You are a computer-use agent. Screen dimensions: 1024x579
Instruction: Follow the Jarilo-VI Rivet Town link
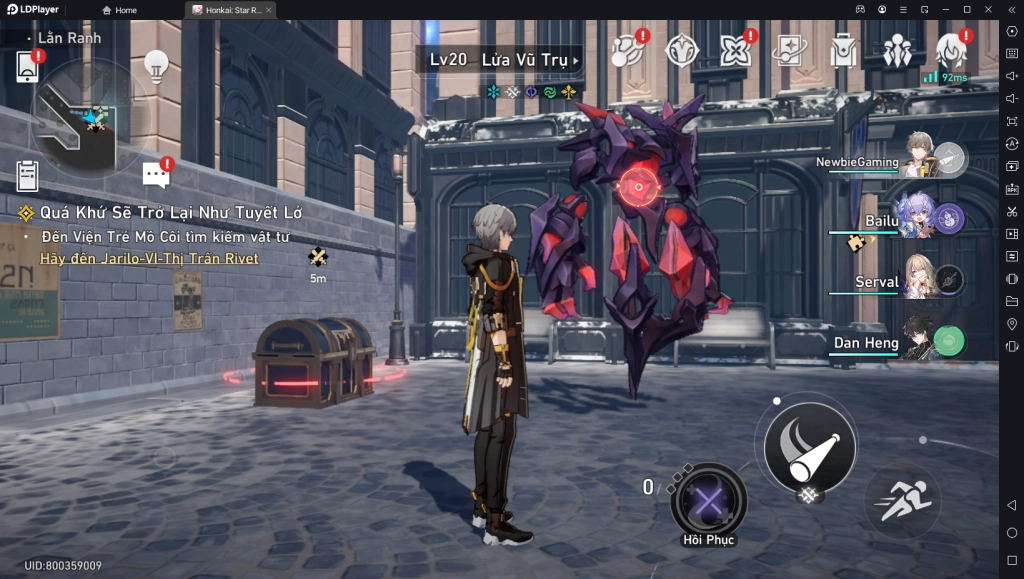point(149,259)
